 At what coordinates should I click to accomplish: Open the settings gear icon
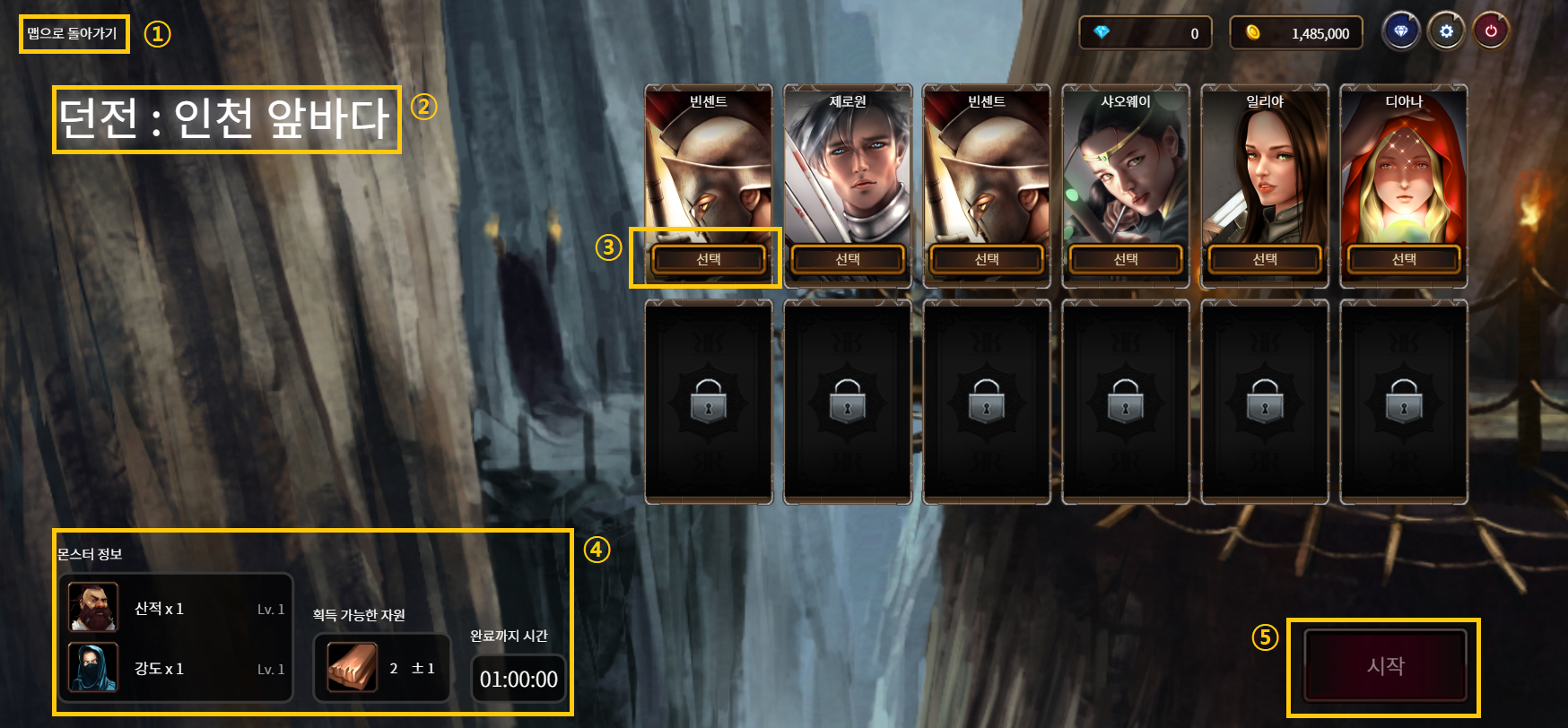pos(1446,32)
